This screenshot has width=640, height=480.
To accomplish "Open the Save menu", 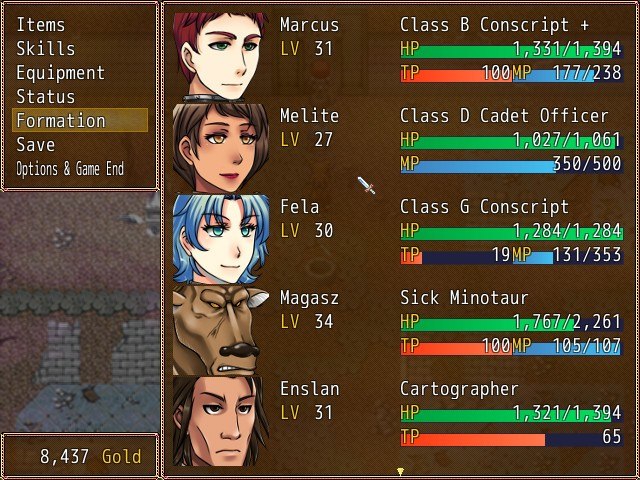I will tap(36, 145).
